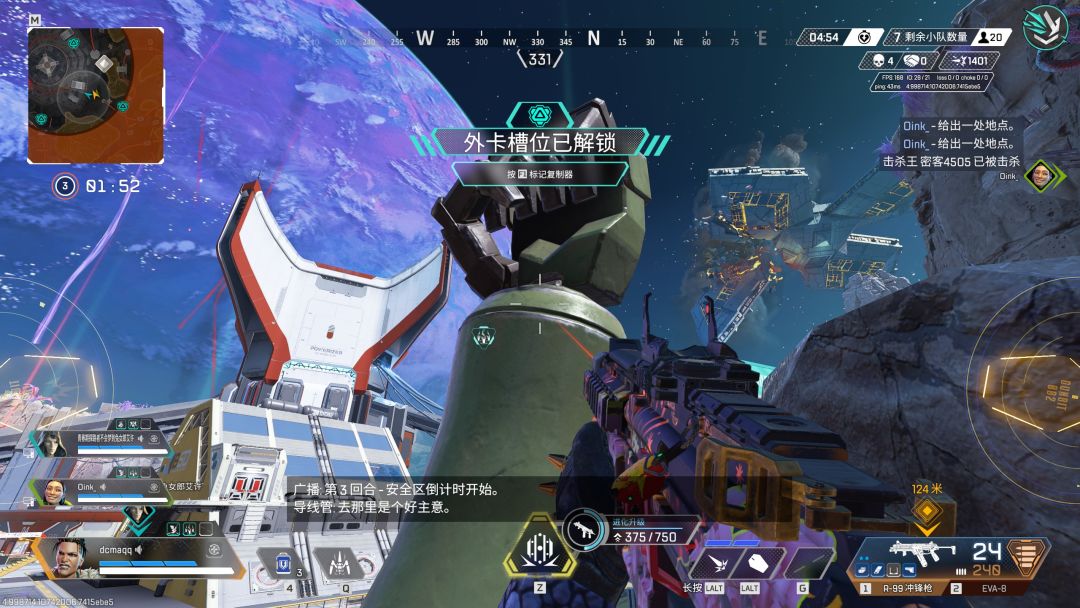
Task: Click the evolution upgrade weapon badge
Action: click(x=583, y=531)
